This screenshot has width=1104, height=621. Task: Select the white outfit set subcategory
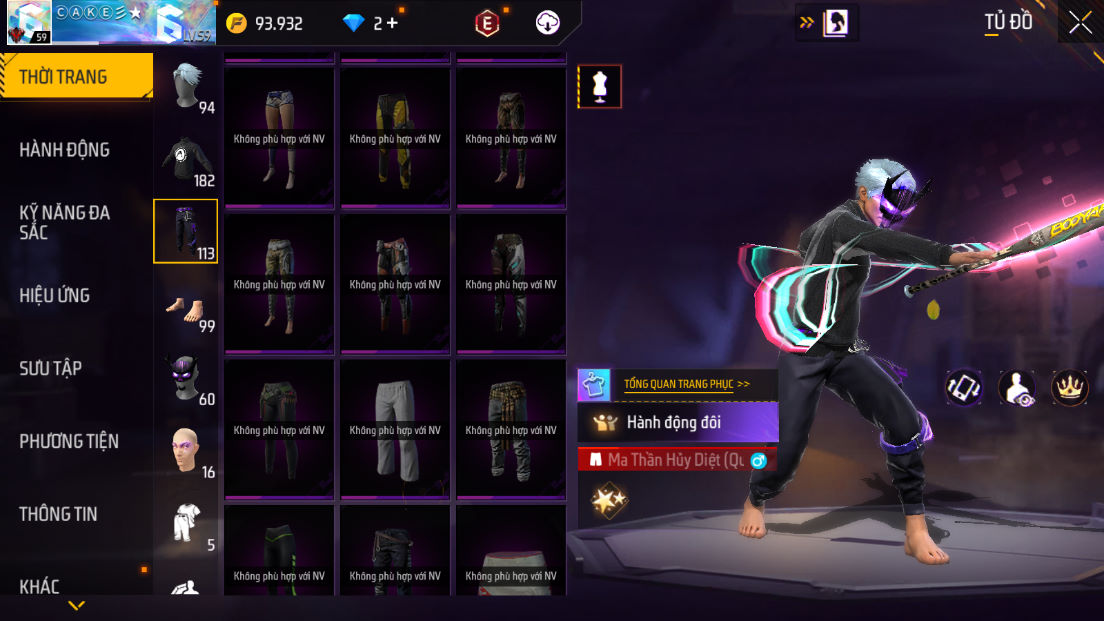[187, 523]
